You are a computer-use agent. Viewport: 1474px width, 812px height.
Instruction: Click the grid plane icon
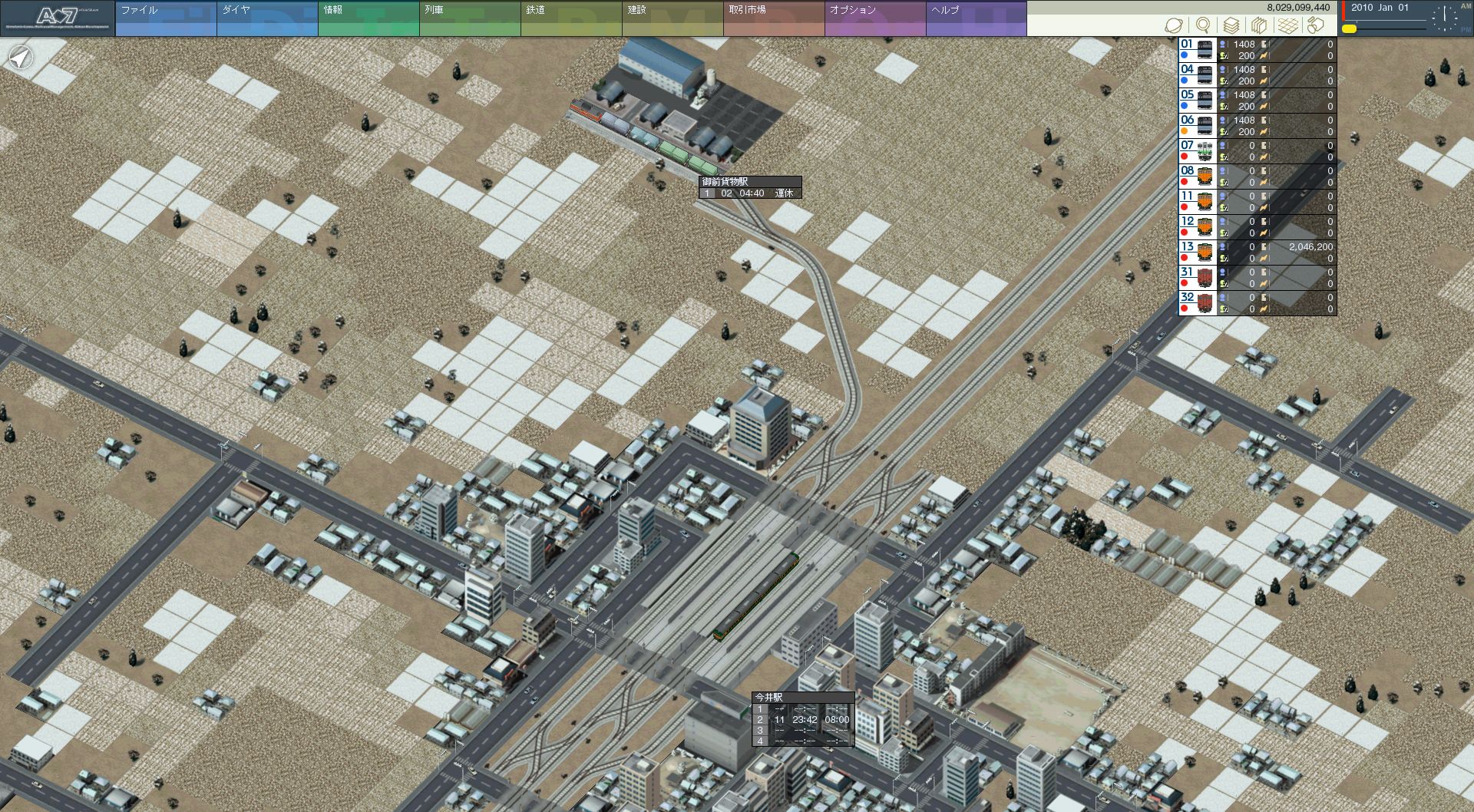1287,25
